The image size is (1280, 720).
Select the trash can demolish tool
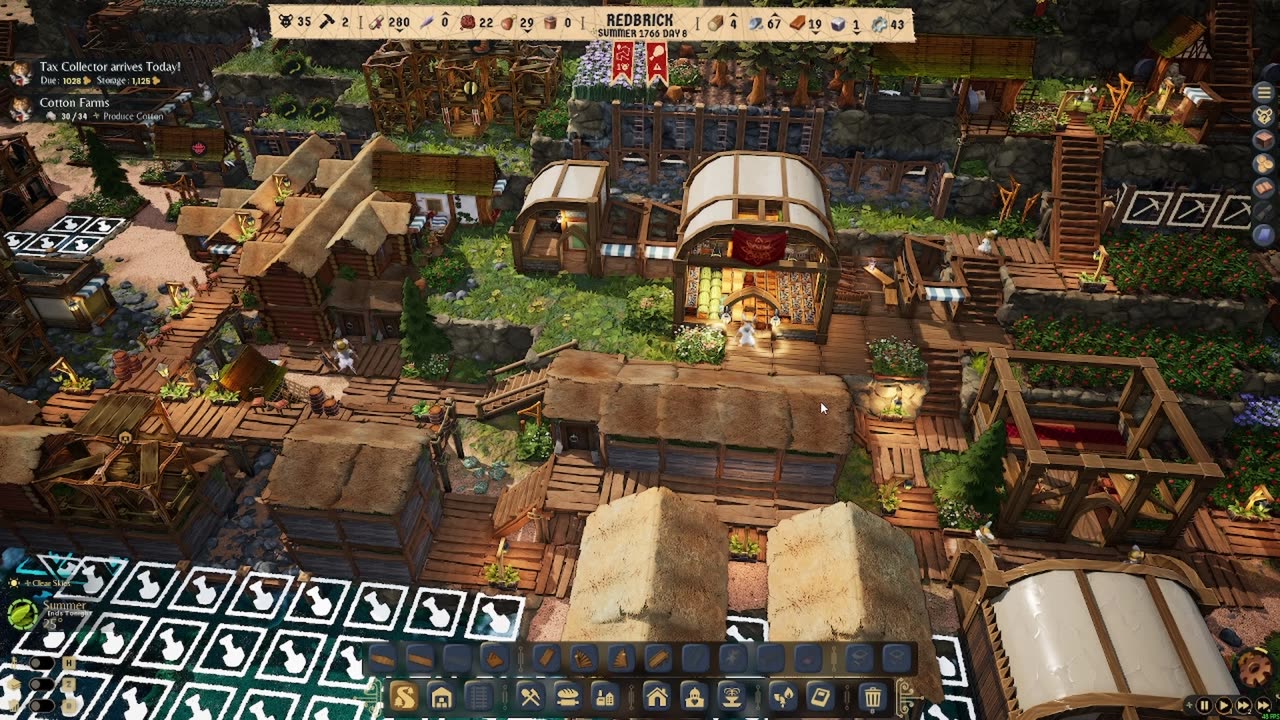(x=872, y=696)
